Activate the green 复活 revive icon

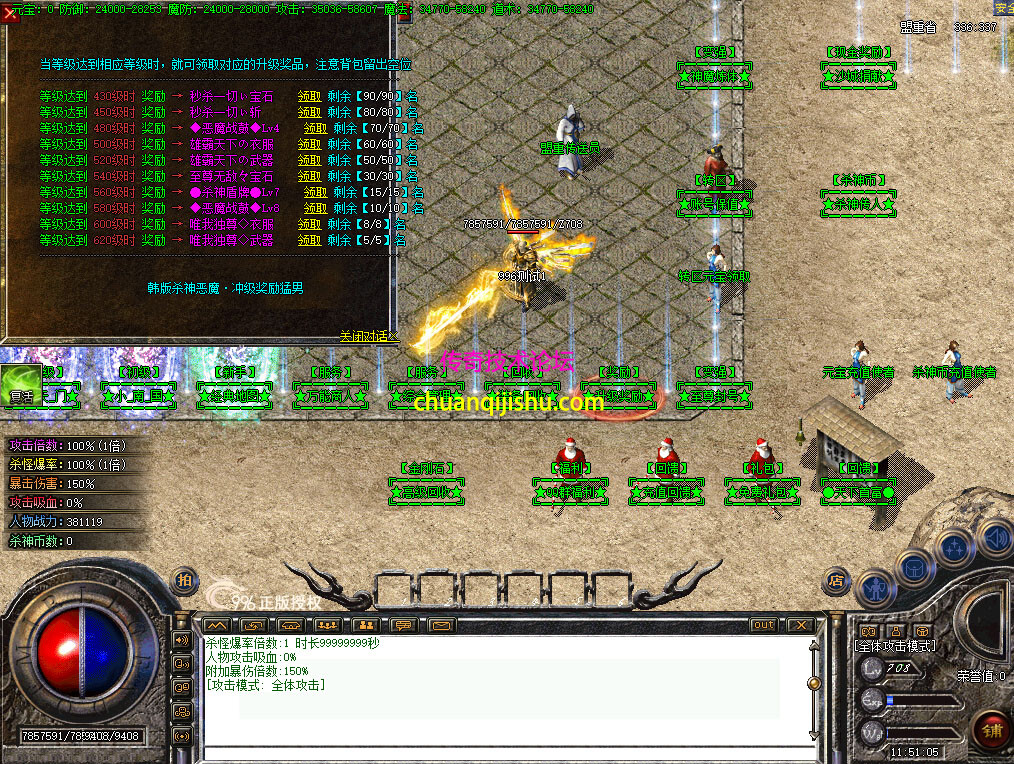(21, 385)
